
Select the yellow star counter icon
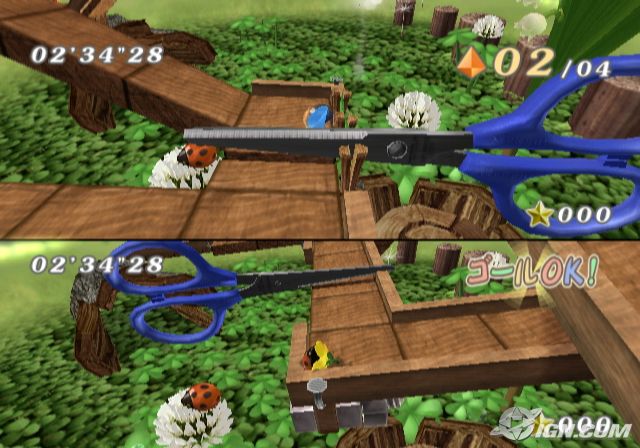coord(539,214)
